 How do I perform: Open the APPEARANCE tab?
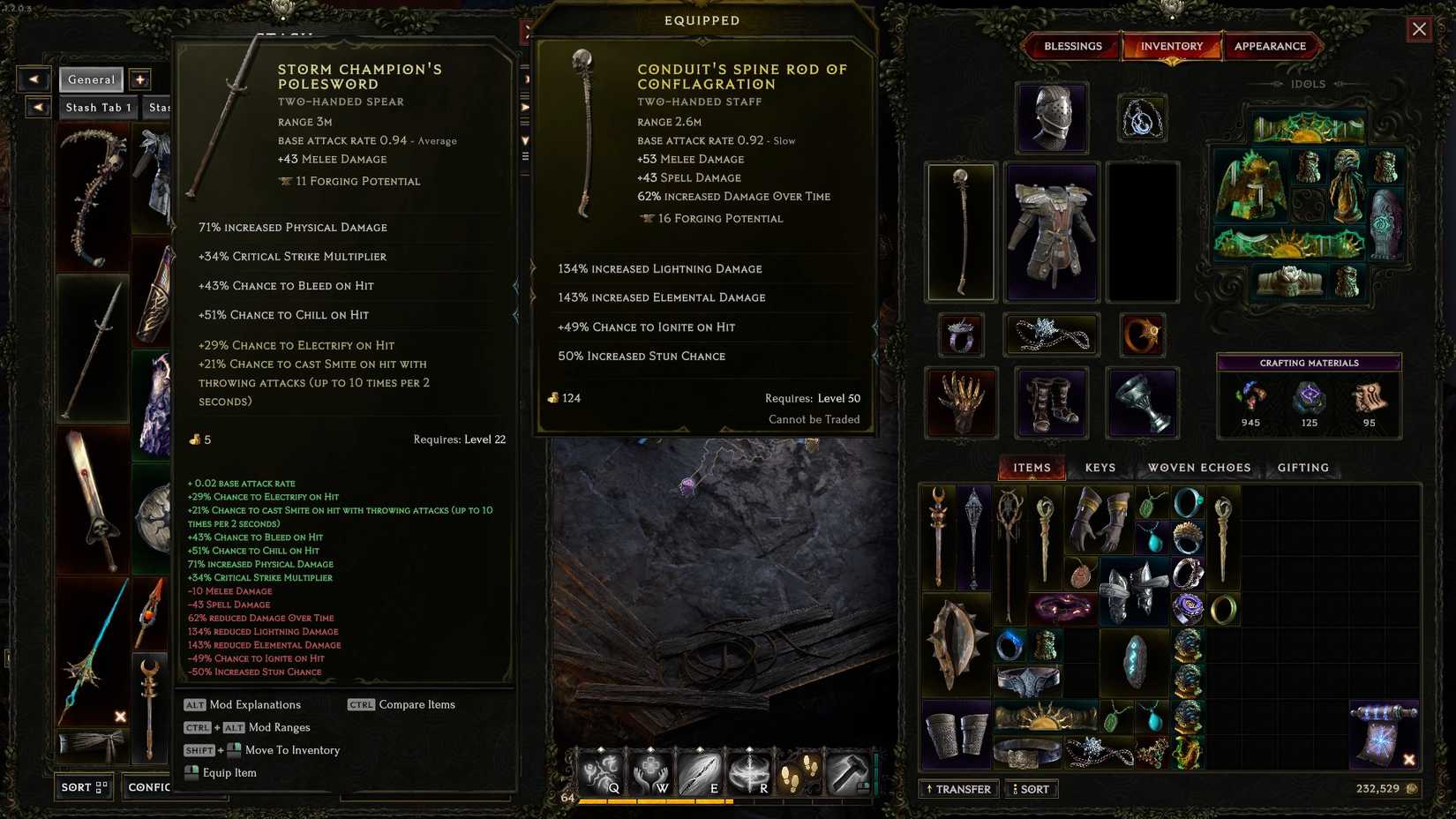pos(1272,46)
